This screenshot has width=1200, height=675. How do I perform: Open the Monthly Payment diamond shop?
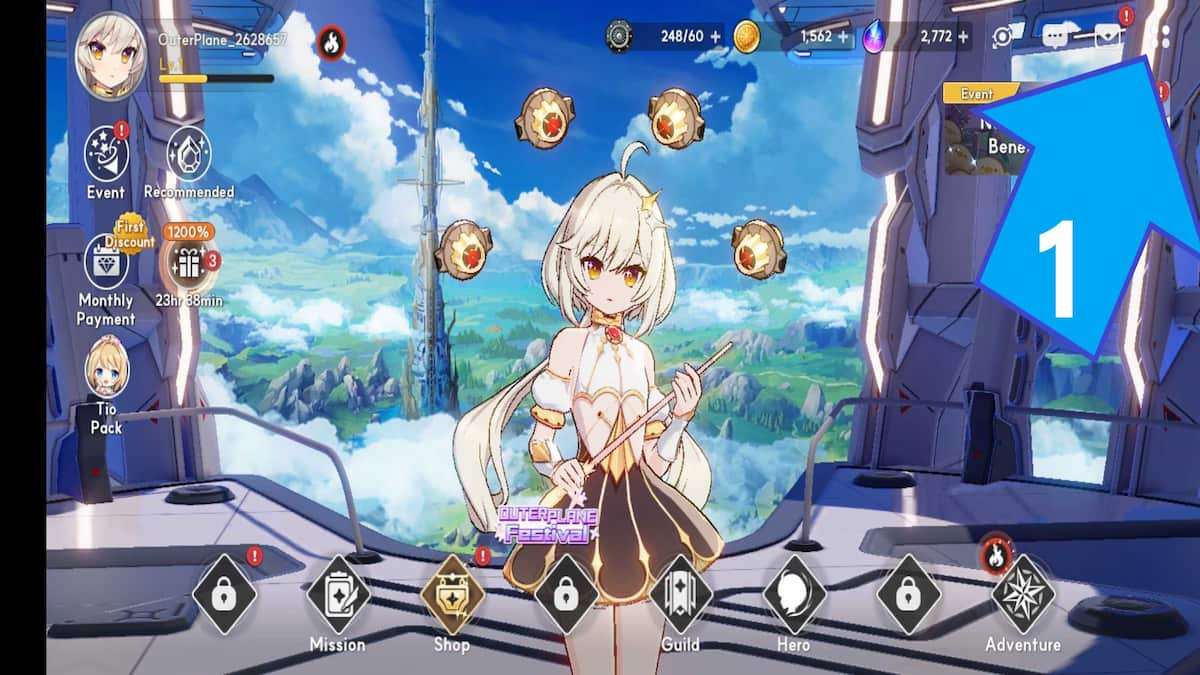(x=105, y=262)
